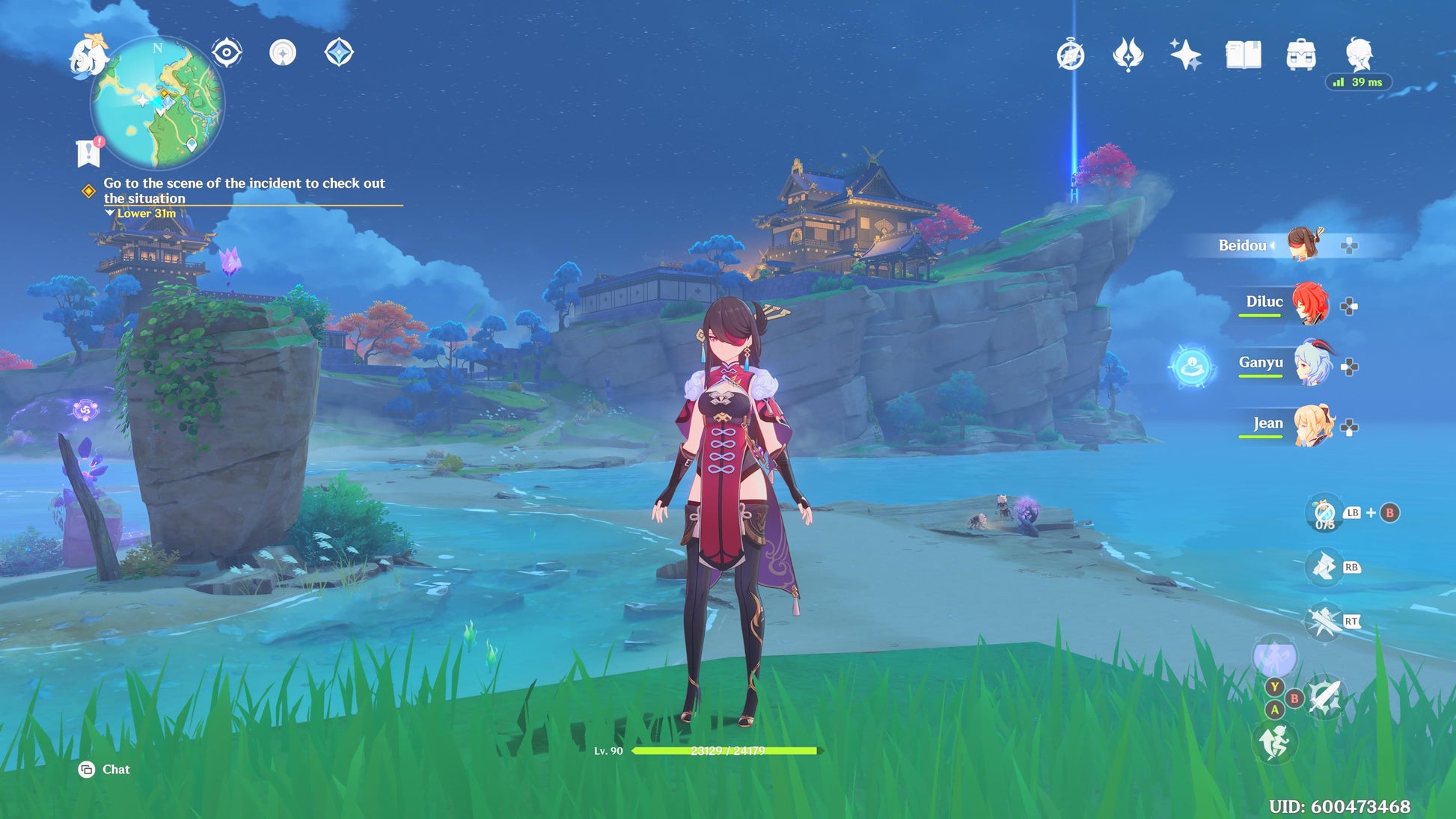The width and height of the screenshot is (1456, 819).
Task: Select the tracked quest objective text
Action: click(x=244, y=191)
